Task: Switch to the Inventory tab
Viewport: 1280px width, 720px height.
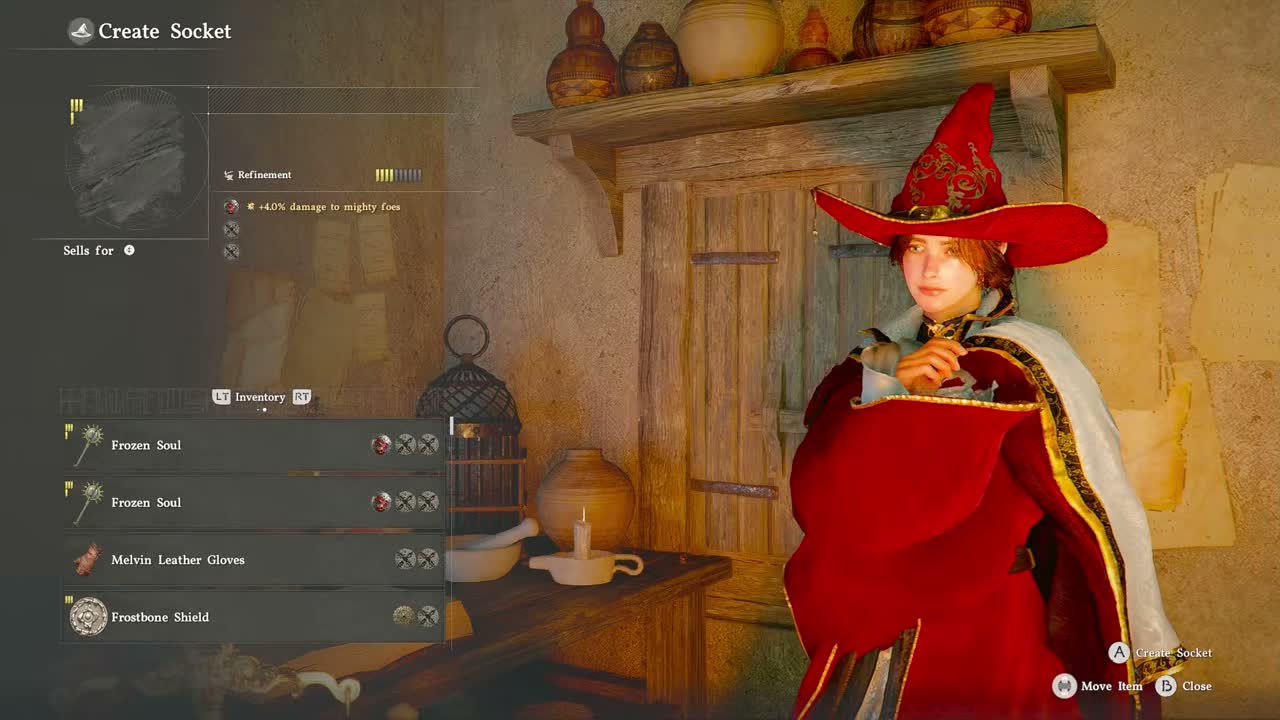Action: [x=260, y=397]
